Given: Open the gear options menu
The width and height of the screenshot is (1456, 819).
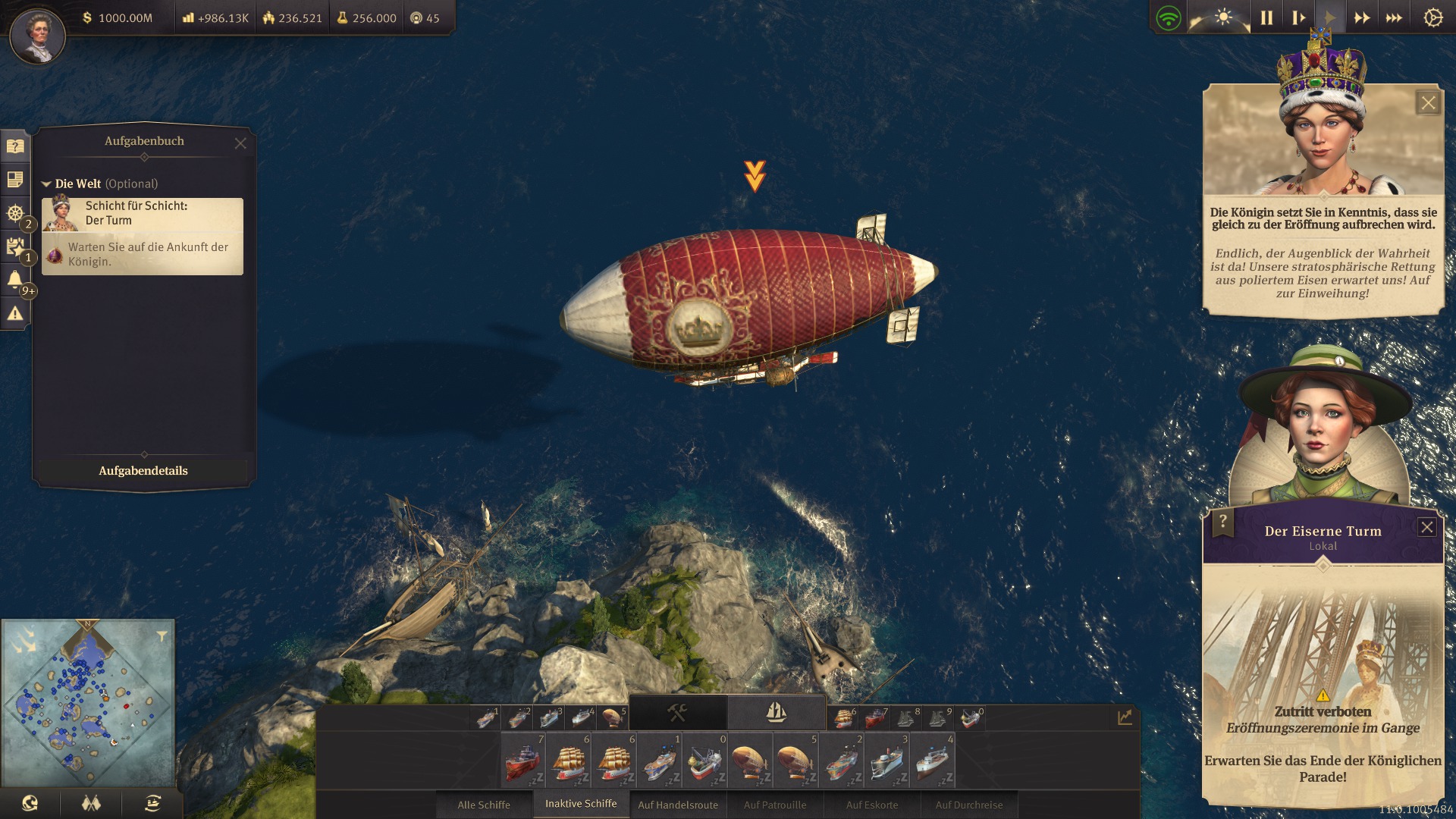Looking at the screenshot, I should [1432, 17].
